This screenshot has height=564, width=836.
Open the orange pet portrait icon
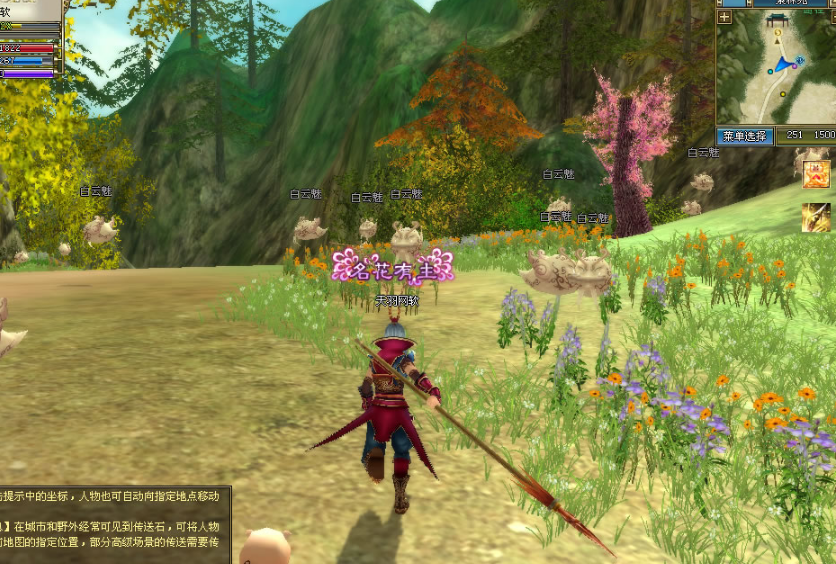[x=816, y=174]
